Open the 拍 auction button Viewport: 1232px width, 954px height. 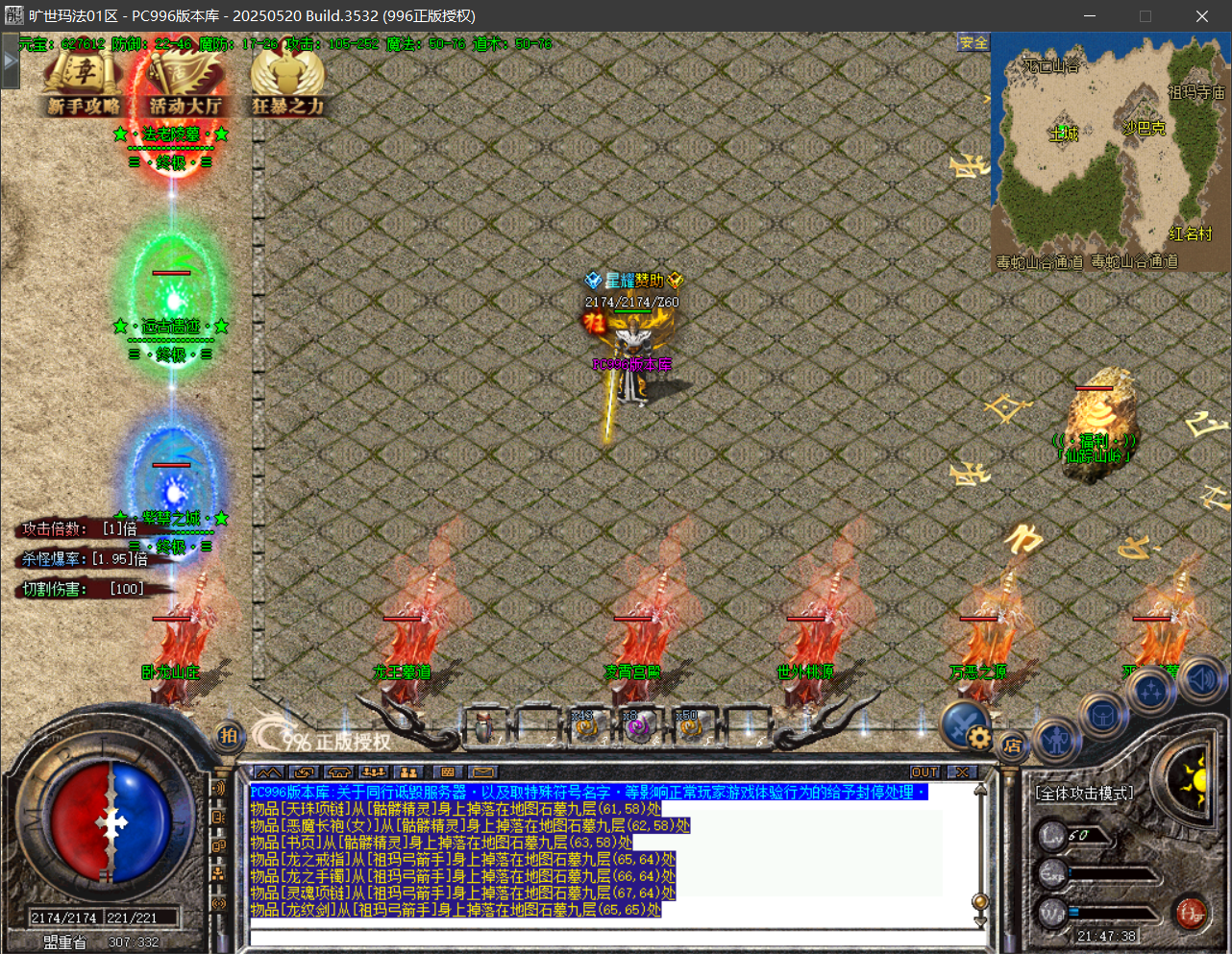click(229, 736)
